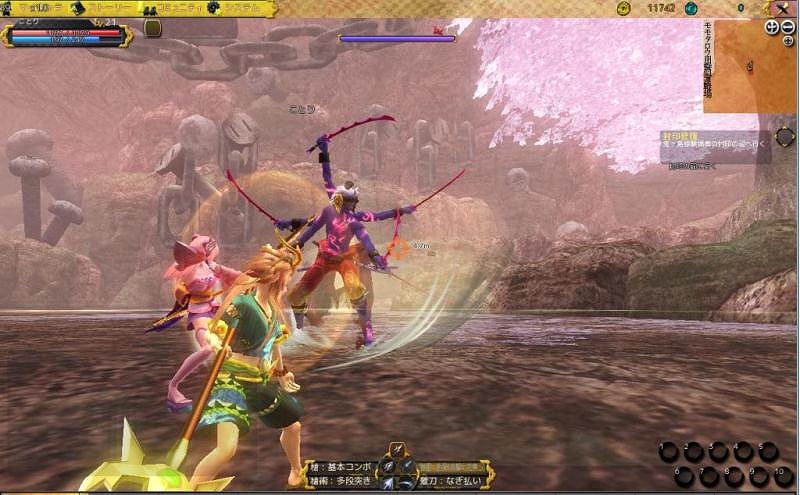Zoom out the minimap with the minus button

[788, 27]
